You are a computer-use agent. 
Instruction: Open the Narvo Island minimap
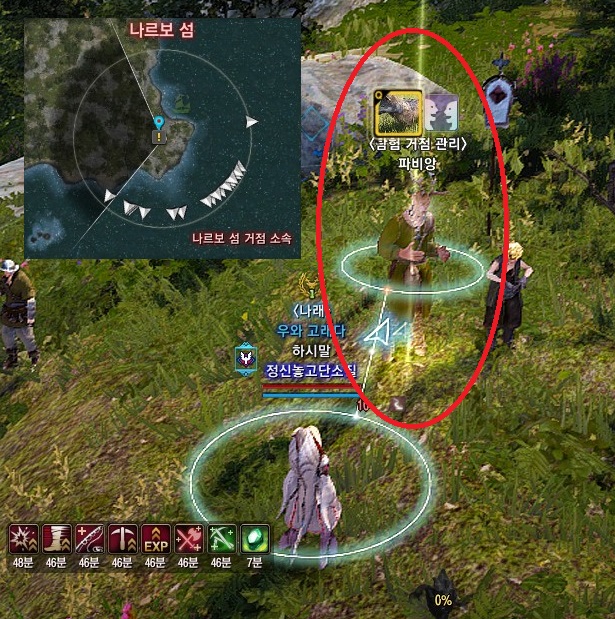162,138
